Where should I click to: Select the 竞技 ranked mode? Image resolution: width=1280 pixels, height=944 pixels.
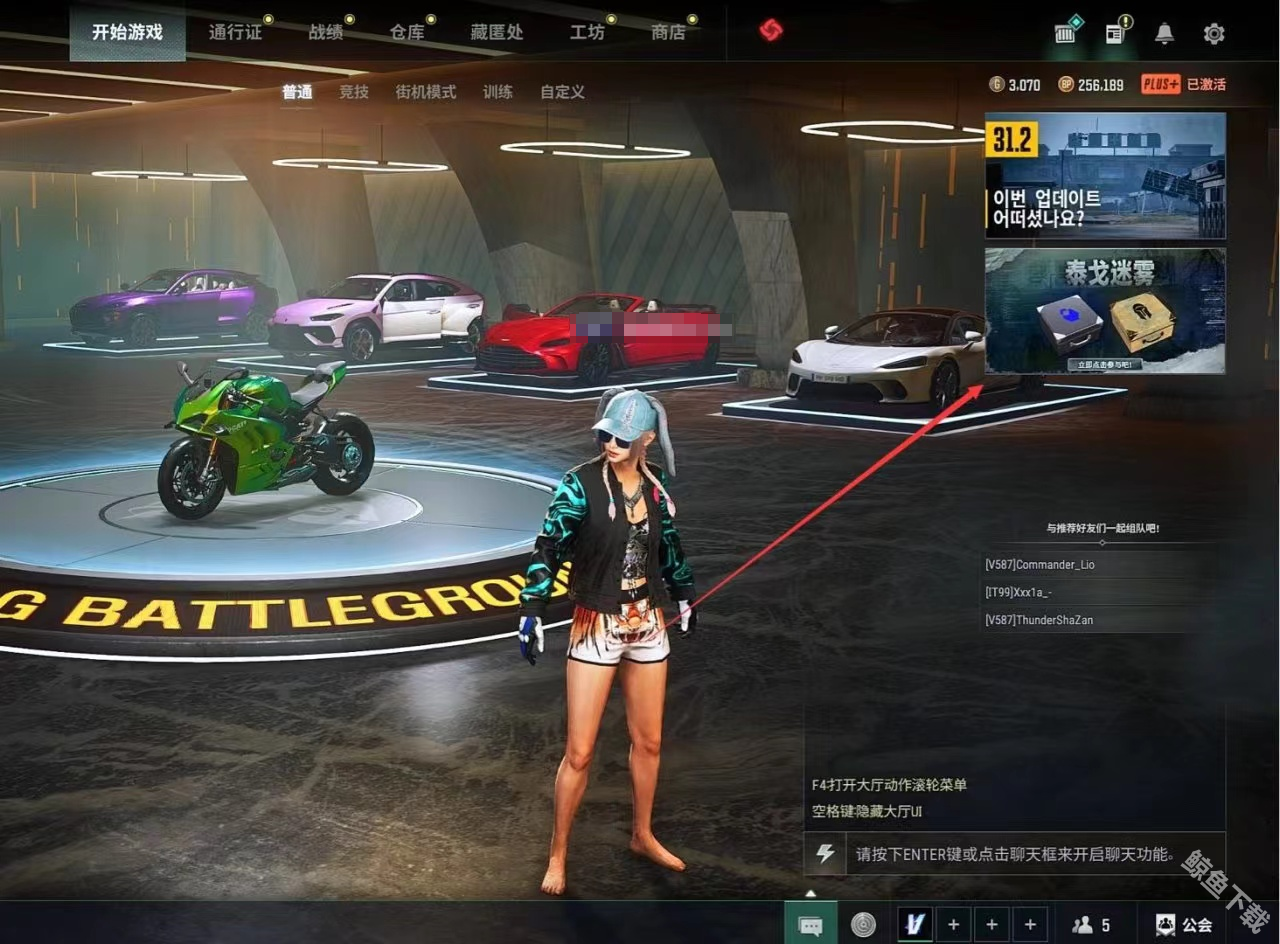click(x=354, y=92)
